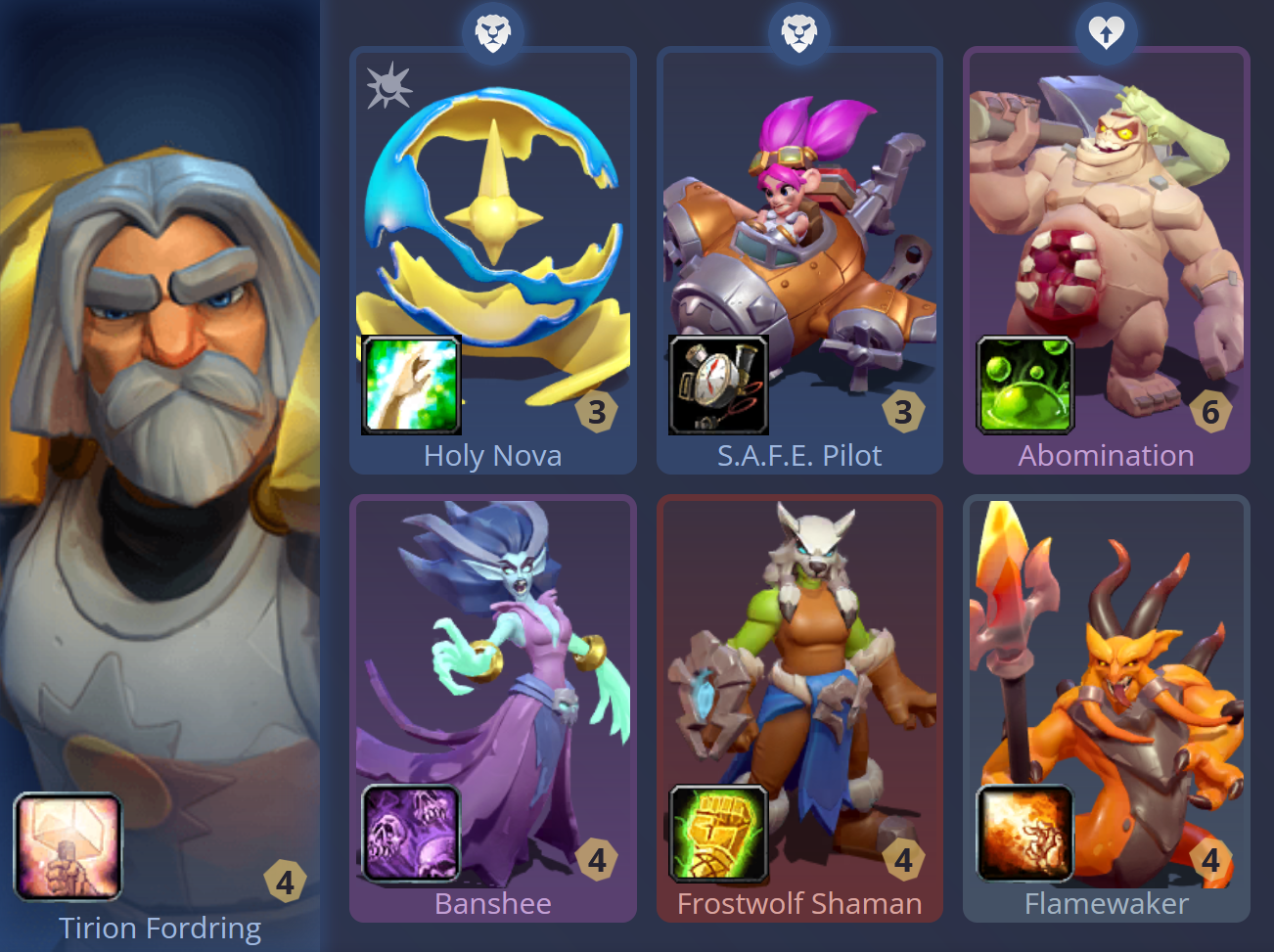Click the S.A.F.E. Pilot name label

tap(799, 455)
